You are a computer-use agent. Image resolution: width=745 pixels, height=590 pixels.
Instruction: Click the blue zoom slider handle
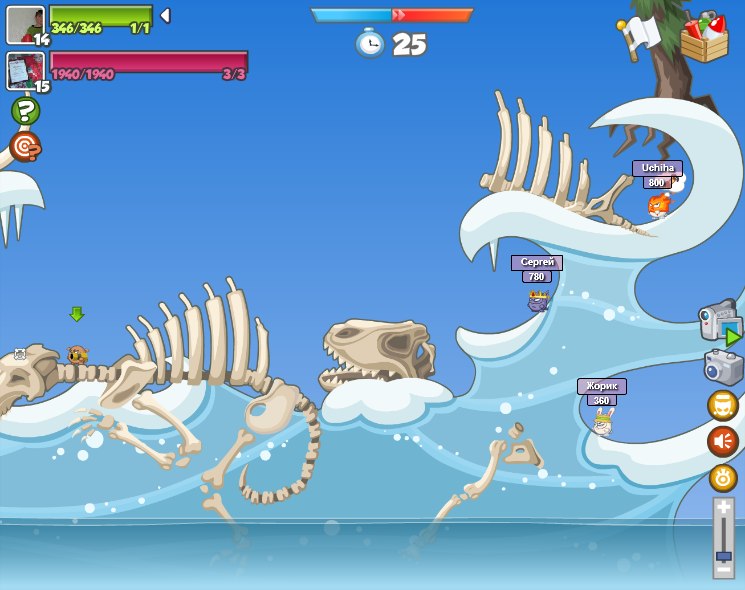[724, 556]
